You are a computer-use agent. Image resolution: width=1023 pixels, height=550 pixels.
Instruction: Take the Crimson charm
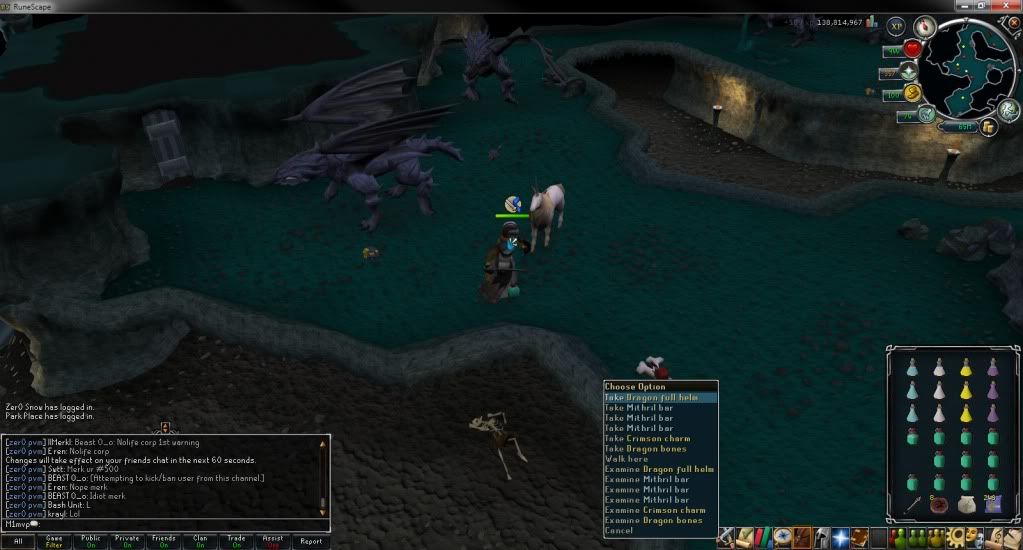tap(647, 438)
